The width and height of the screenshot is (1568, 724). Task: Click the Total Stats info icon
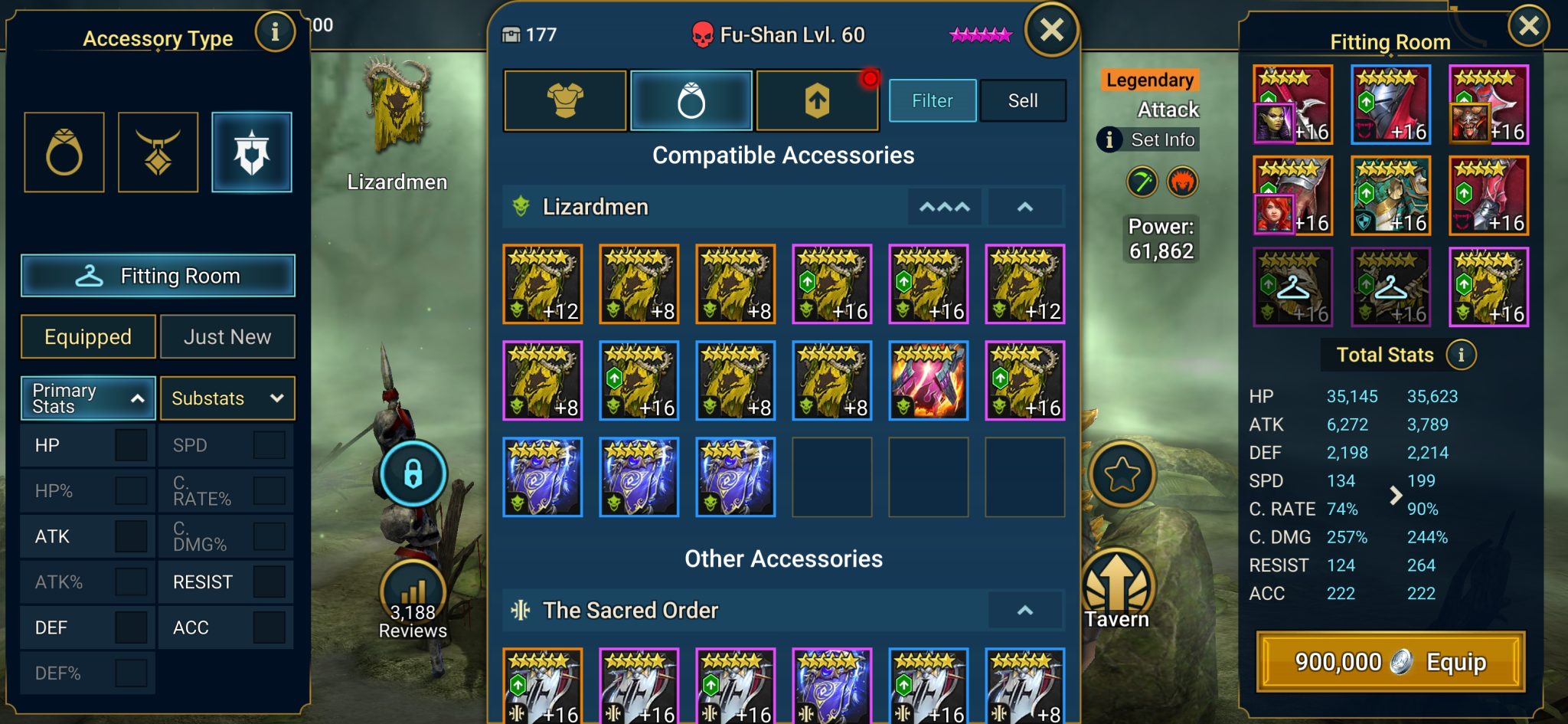pos(1463,355)
